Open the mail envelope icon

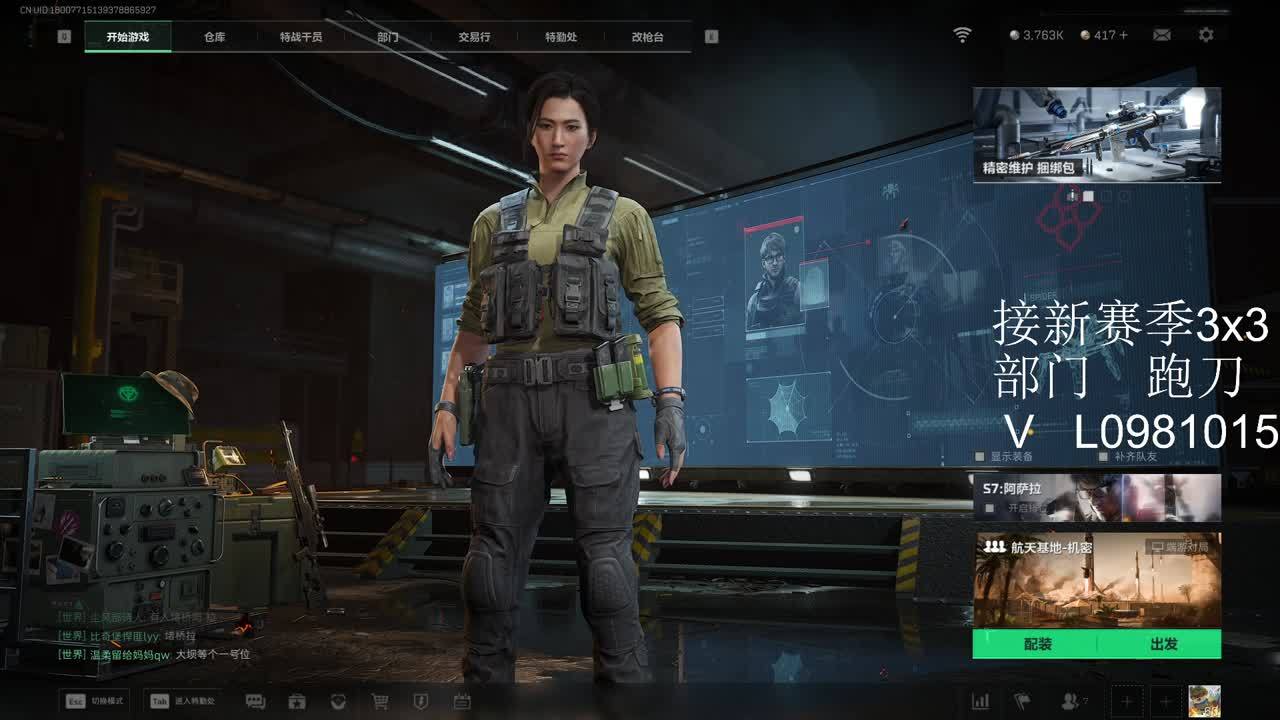[1162, 35]
